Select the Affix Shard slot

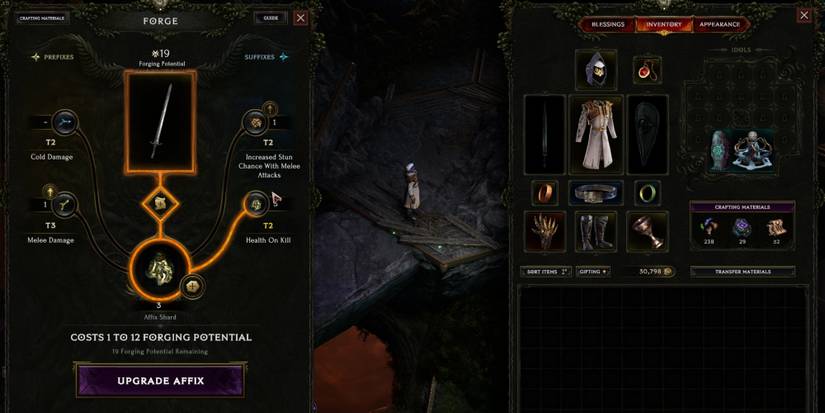pyautogui.click(x=158, y=268)
